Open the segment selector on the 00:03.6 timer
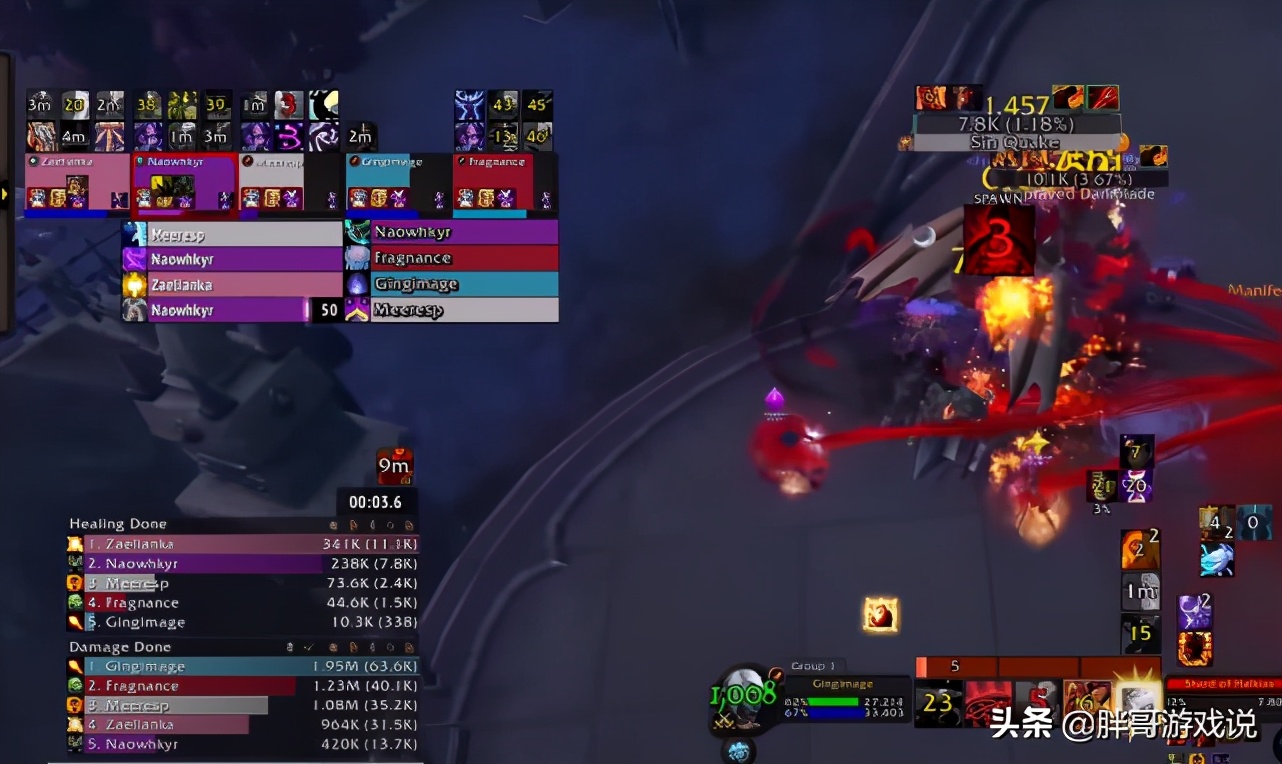 pyautogui.click(x=378, y=502)
